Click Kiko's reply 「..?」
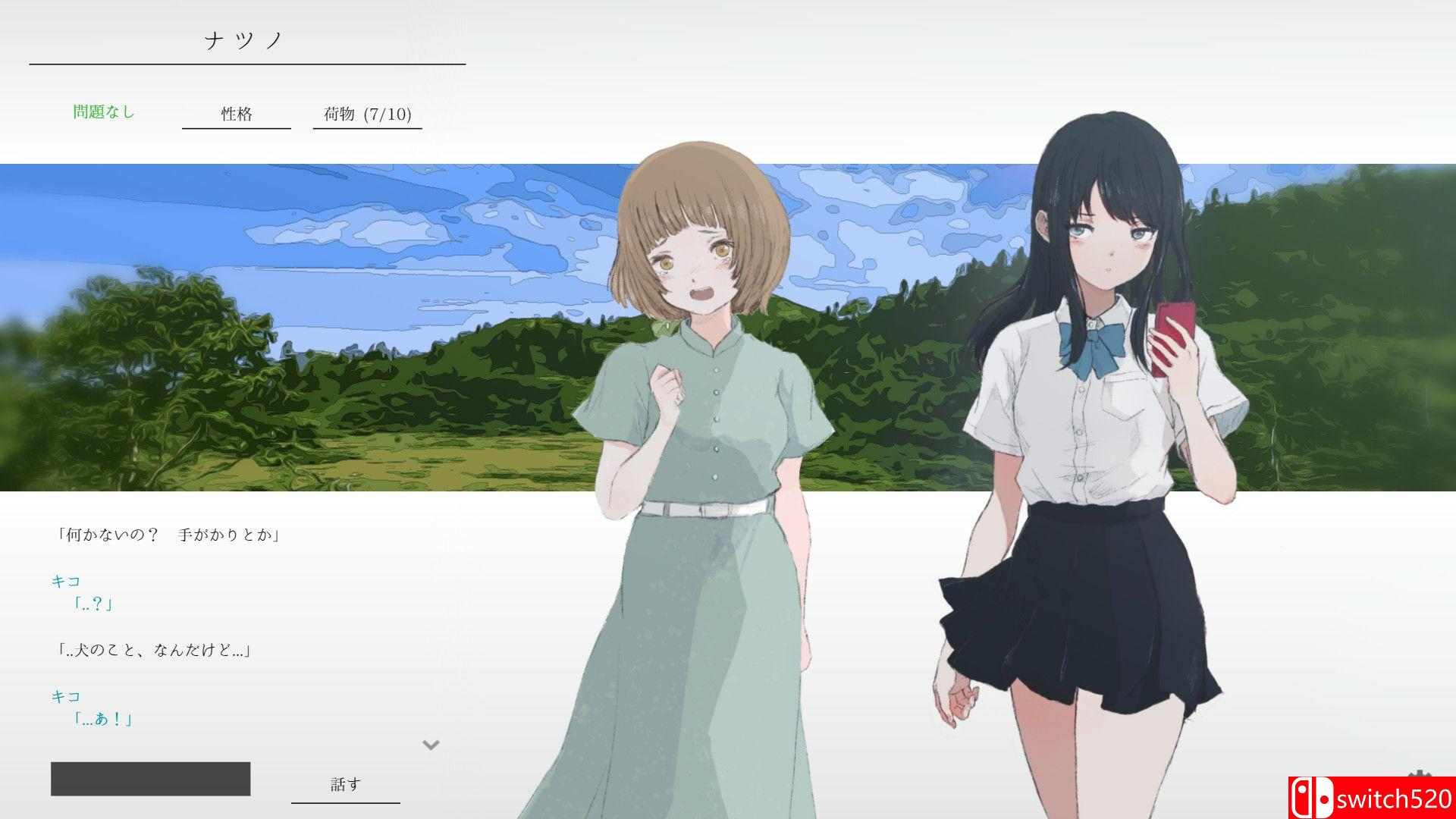 pos(95,604)
